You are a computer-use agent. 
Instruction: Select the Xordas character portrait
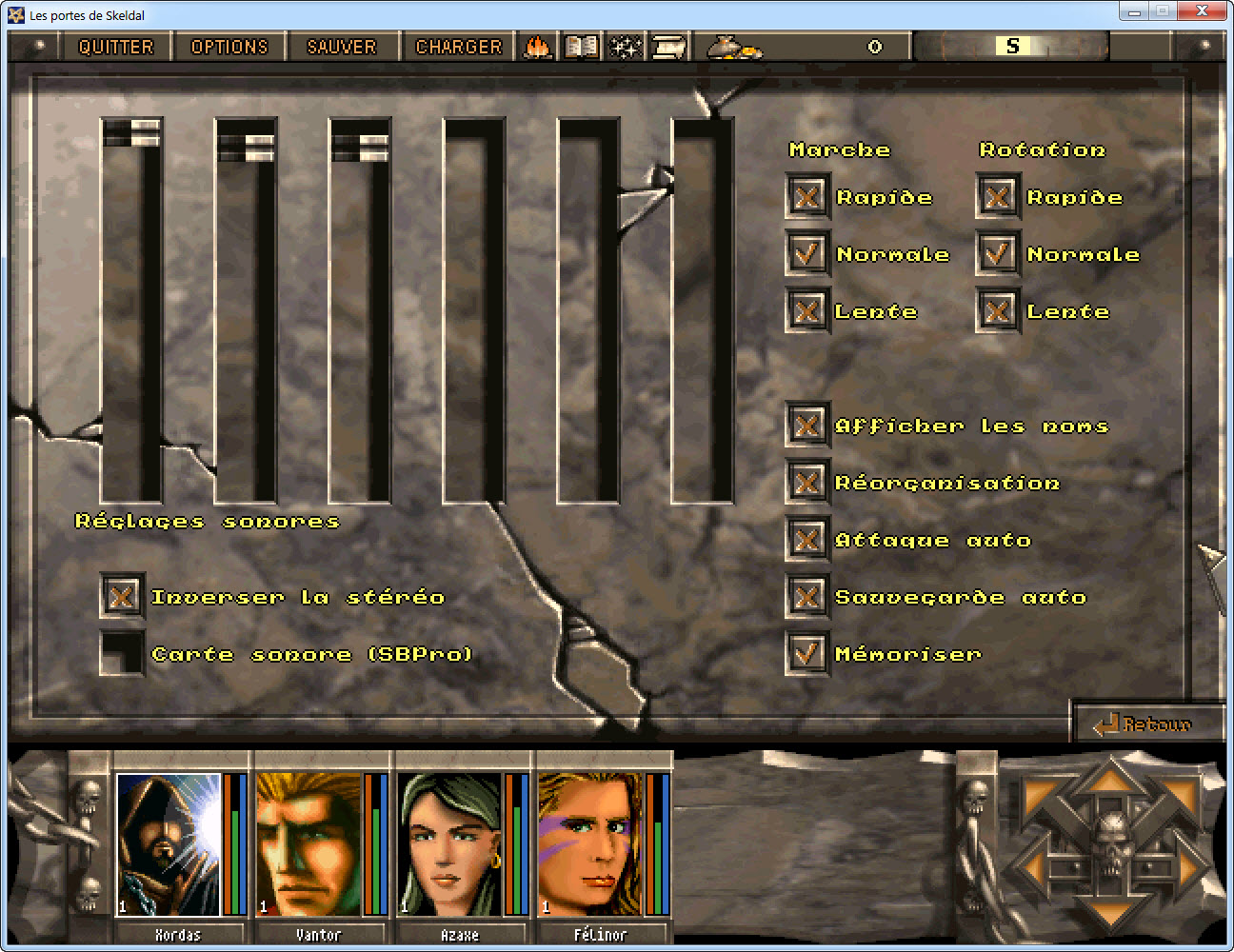169,843
